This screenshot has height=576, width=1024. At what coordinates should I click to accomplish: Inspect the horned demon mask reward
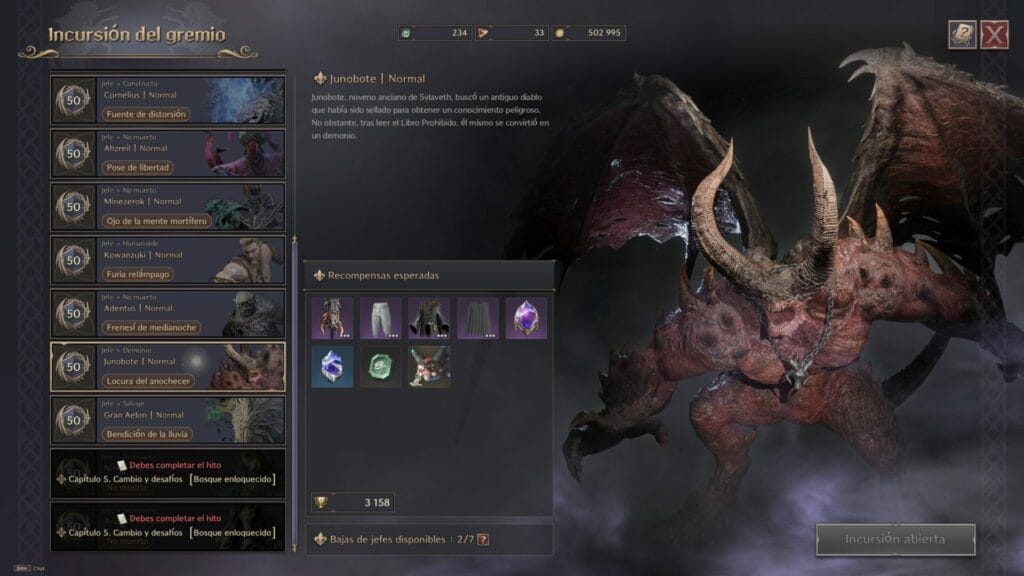429,367
